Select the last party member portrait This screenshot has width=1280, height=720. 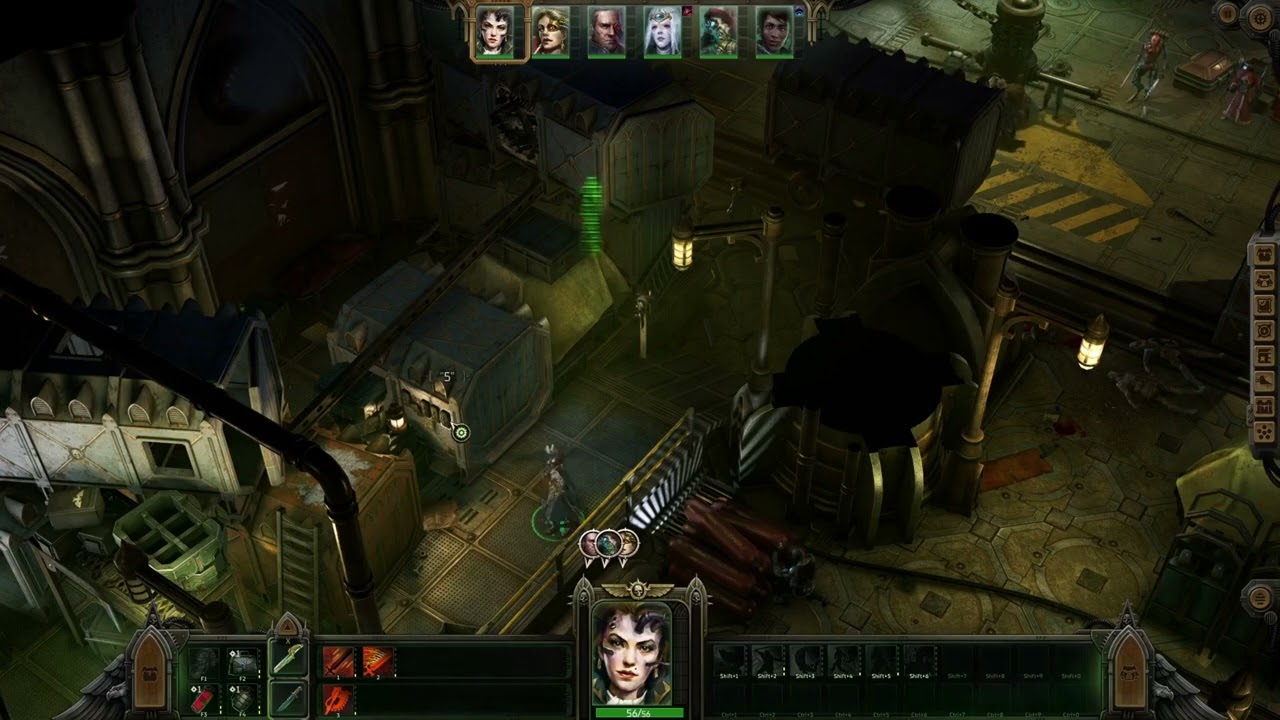click(775, 32)
